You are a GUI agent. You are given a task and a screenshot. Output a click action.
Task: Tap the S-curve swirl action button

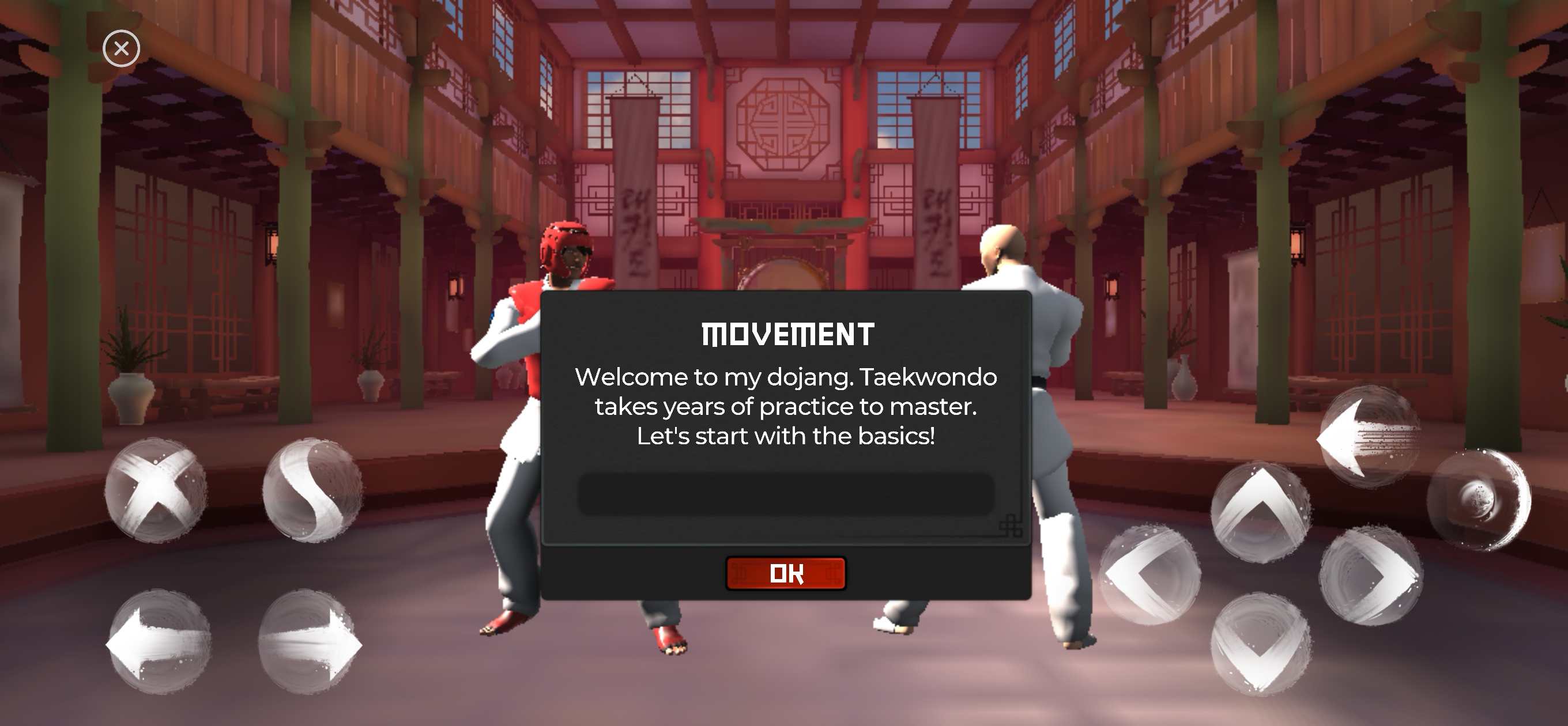(312, 490)
